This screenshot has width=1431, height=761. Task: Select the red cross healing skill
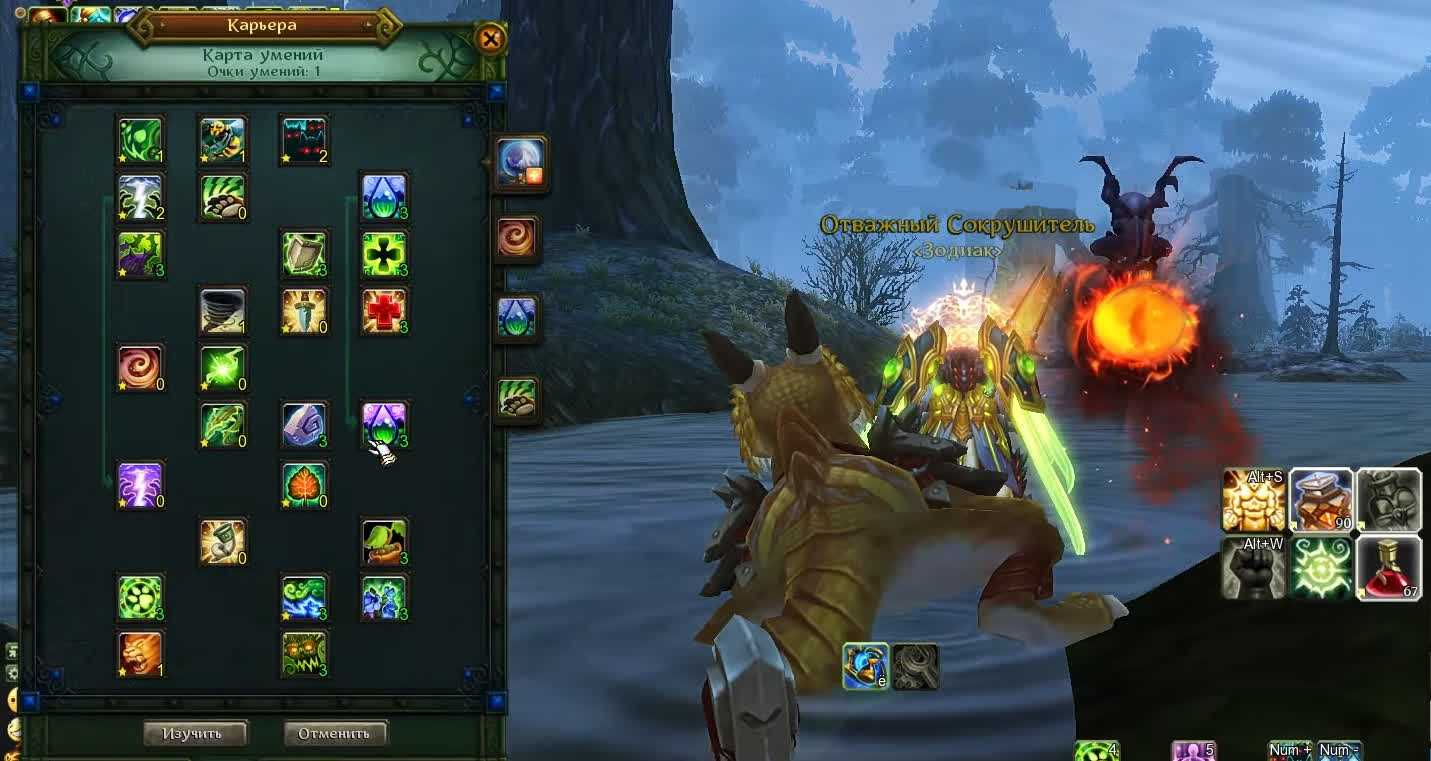pos(384,311)
